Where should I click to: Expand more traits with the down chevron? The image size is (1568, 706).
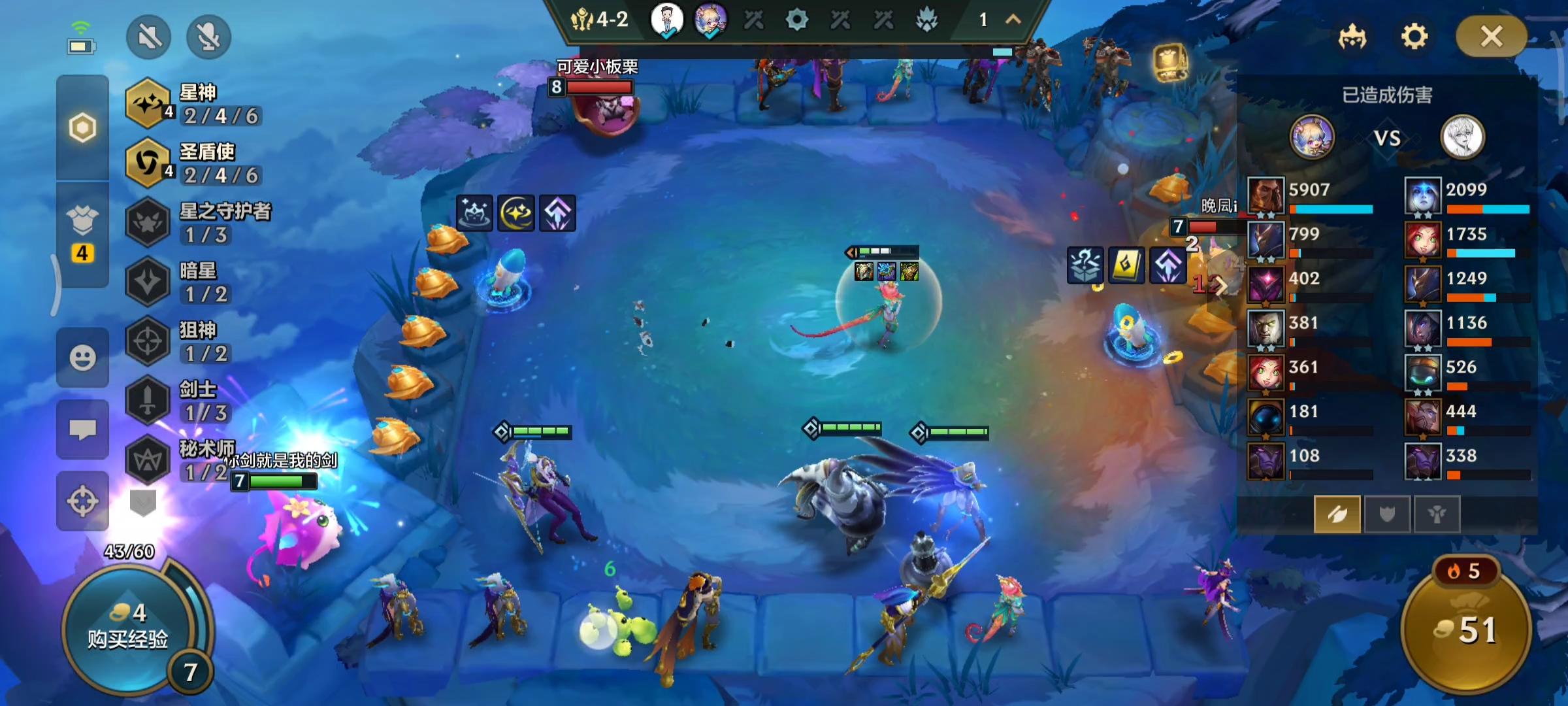143,503
